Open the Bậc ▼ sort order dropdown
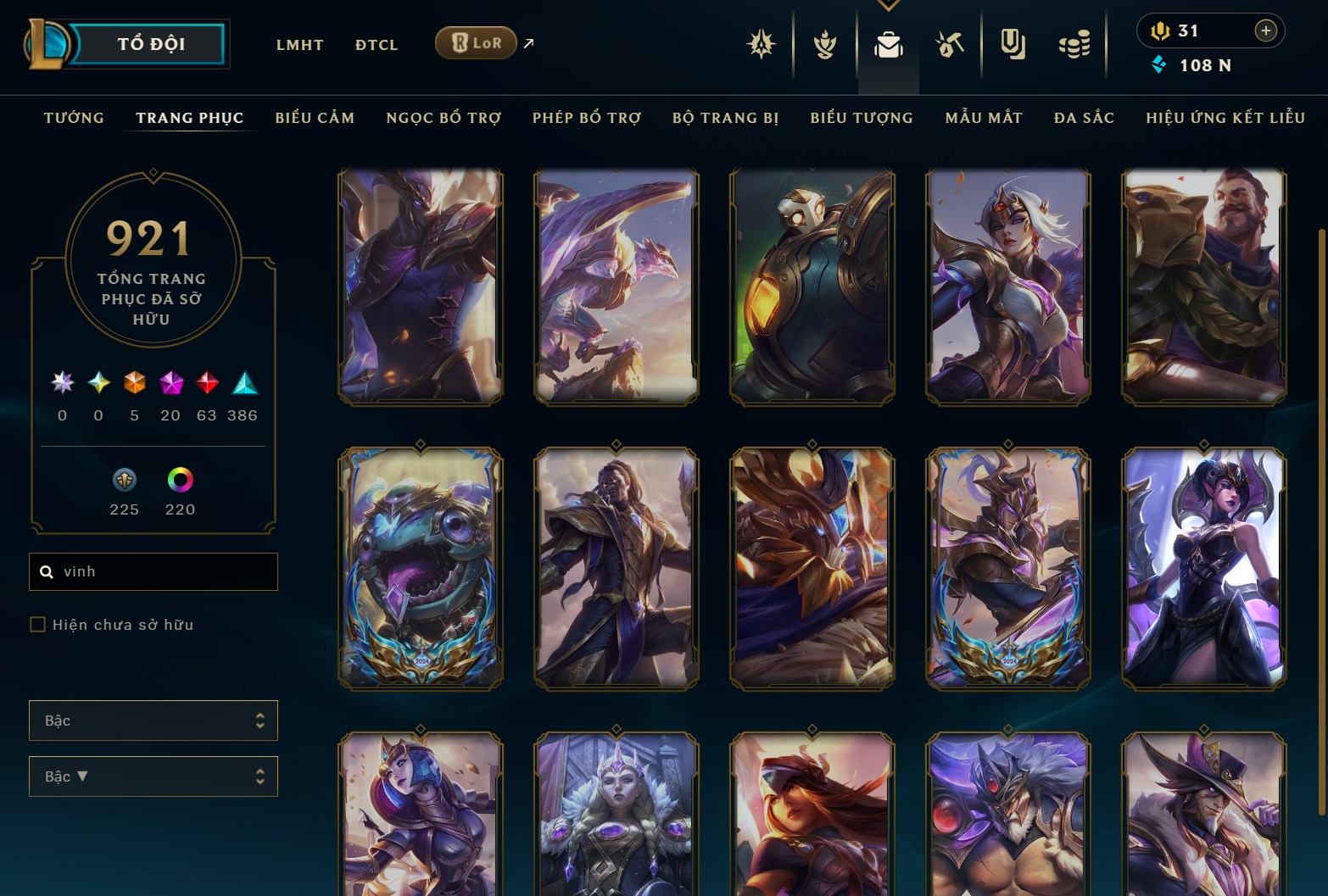This screenshot has width=1328, height=896. (153, 776)
